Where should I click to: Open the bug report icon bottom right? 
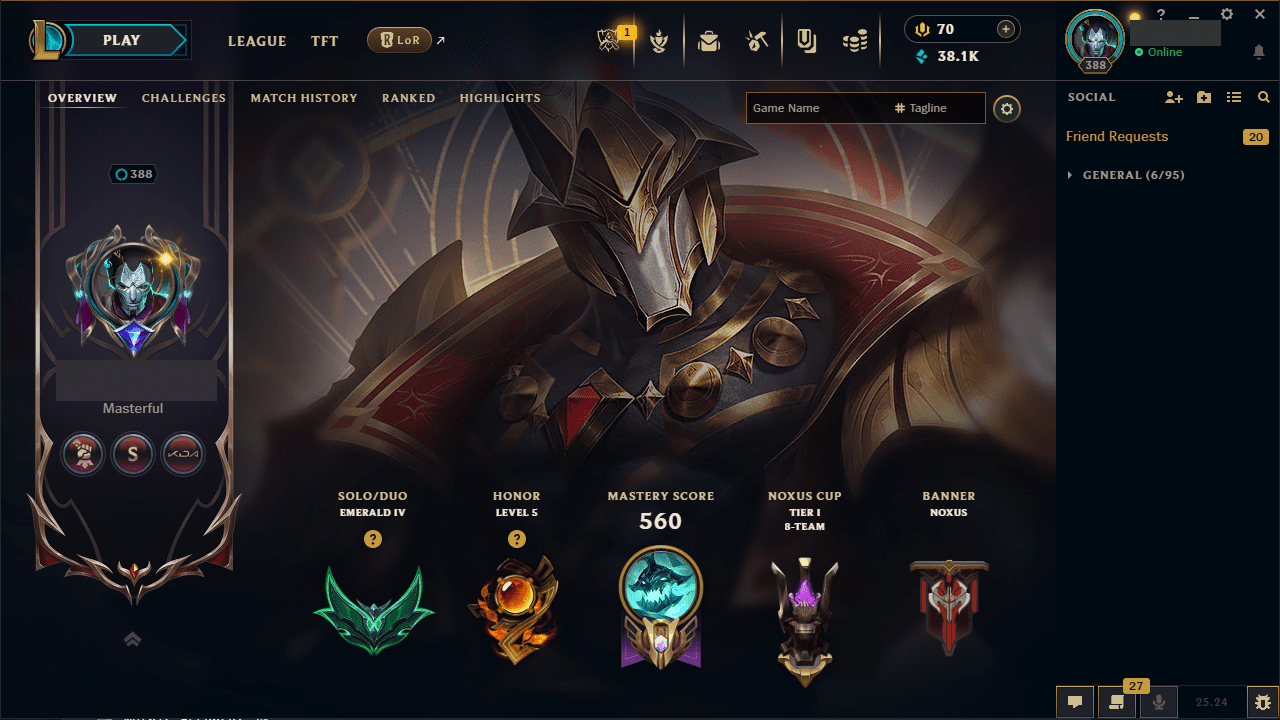(x=1261, y=701)
